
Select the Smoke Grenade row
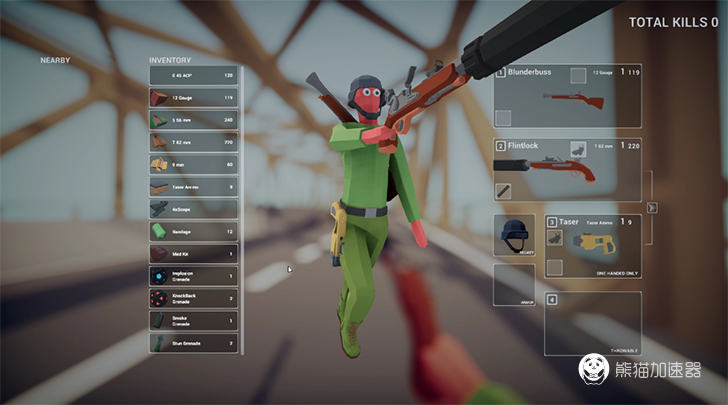[x=193, y=320]
